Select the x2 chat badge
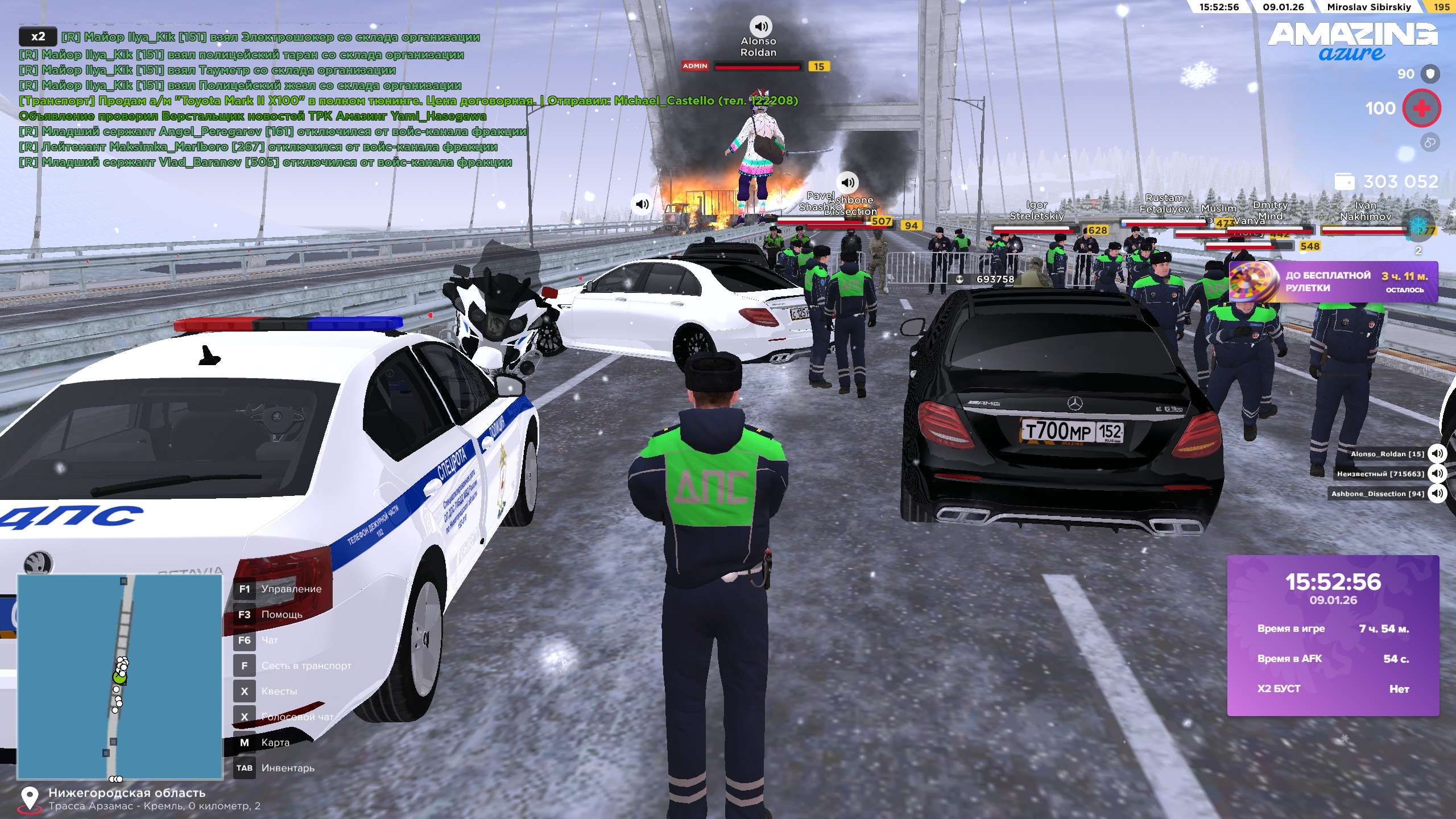The image size is (1456, 819). (38, 37)
